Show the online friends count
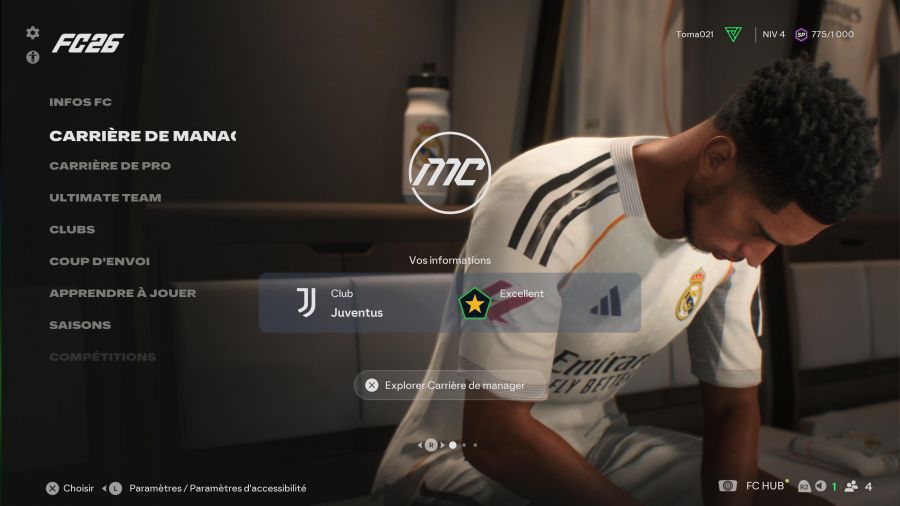900x506 pixels. click(x=859, y=487)
